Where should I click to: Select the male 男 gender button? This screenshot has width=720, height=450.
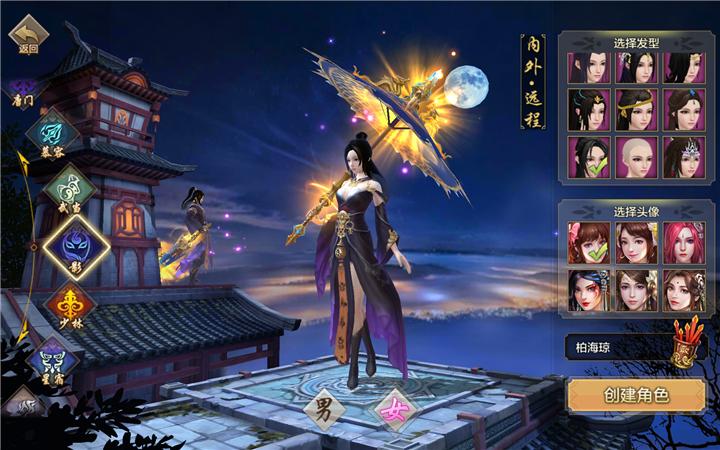[326, 408]
